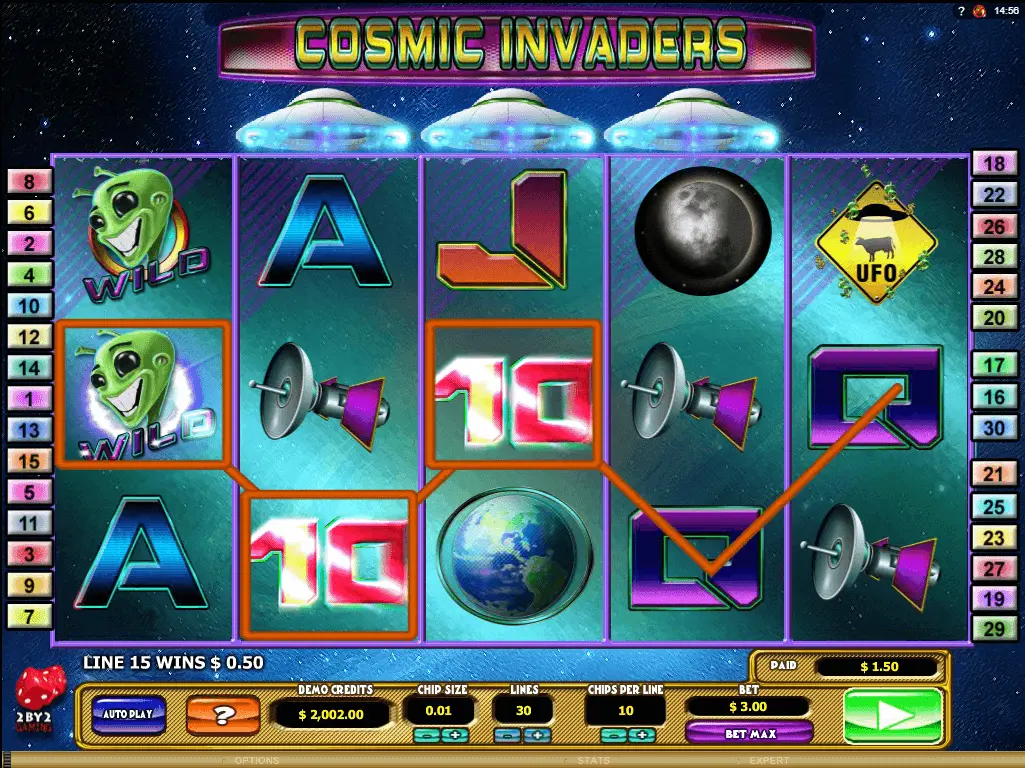This screenshot has height=768, width=1025.
Task: Show payline 17 marker
Action: coord(995,366)
